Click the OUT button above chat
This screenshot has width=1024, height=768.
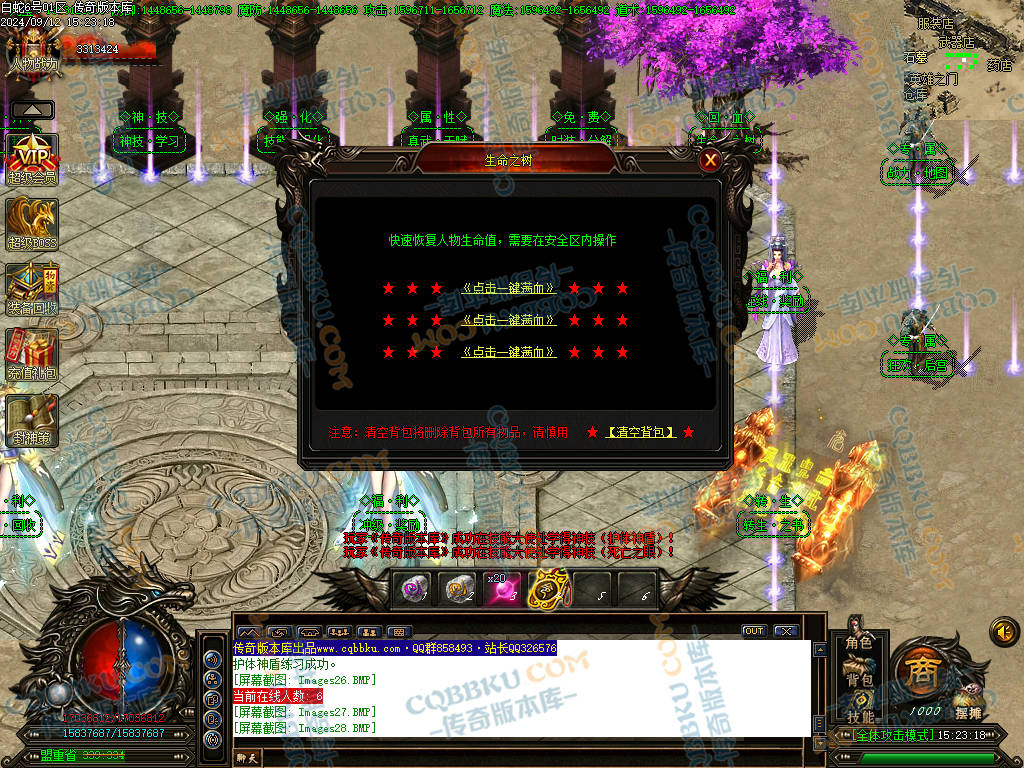(x=753, y=631)
